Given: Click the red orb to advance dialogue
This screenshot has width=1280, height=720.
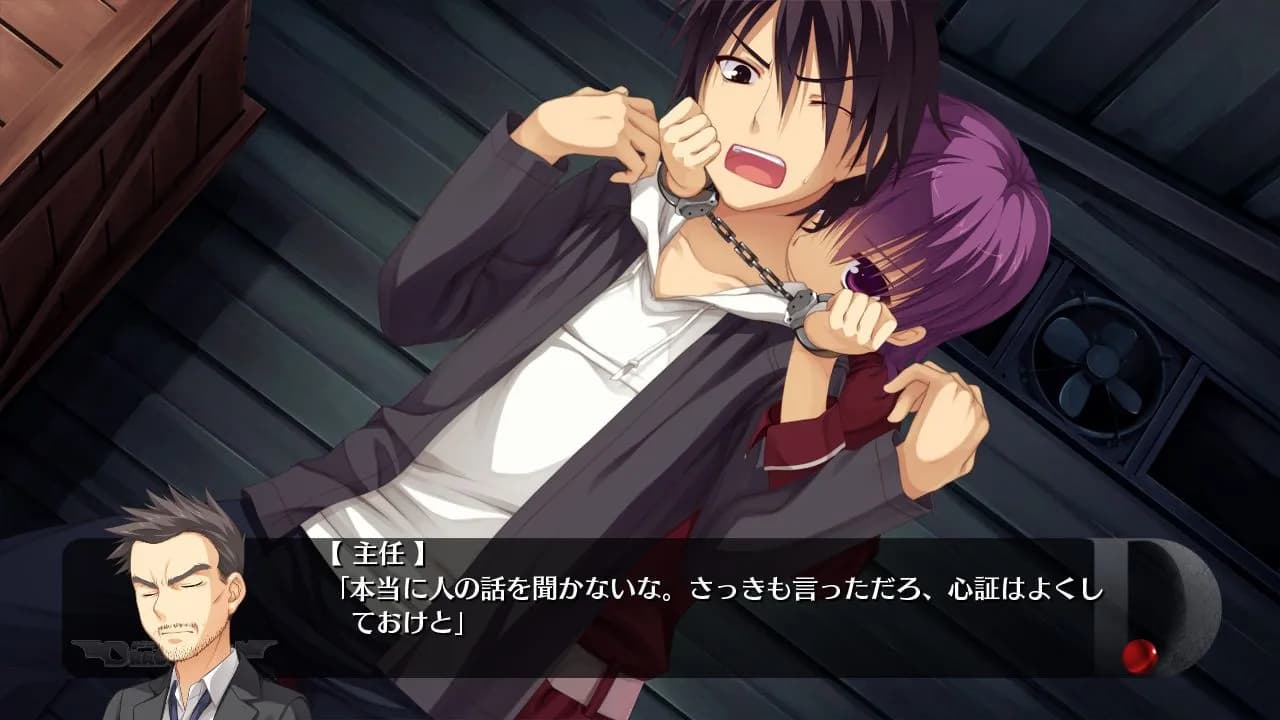Looking at the screenshot, I should (1139, 655).
